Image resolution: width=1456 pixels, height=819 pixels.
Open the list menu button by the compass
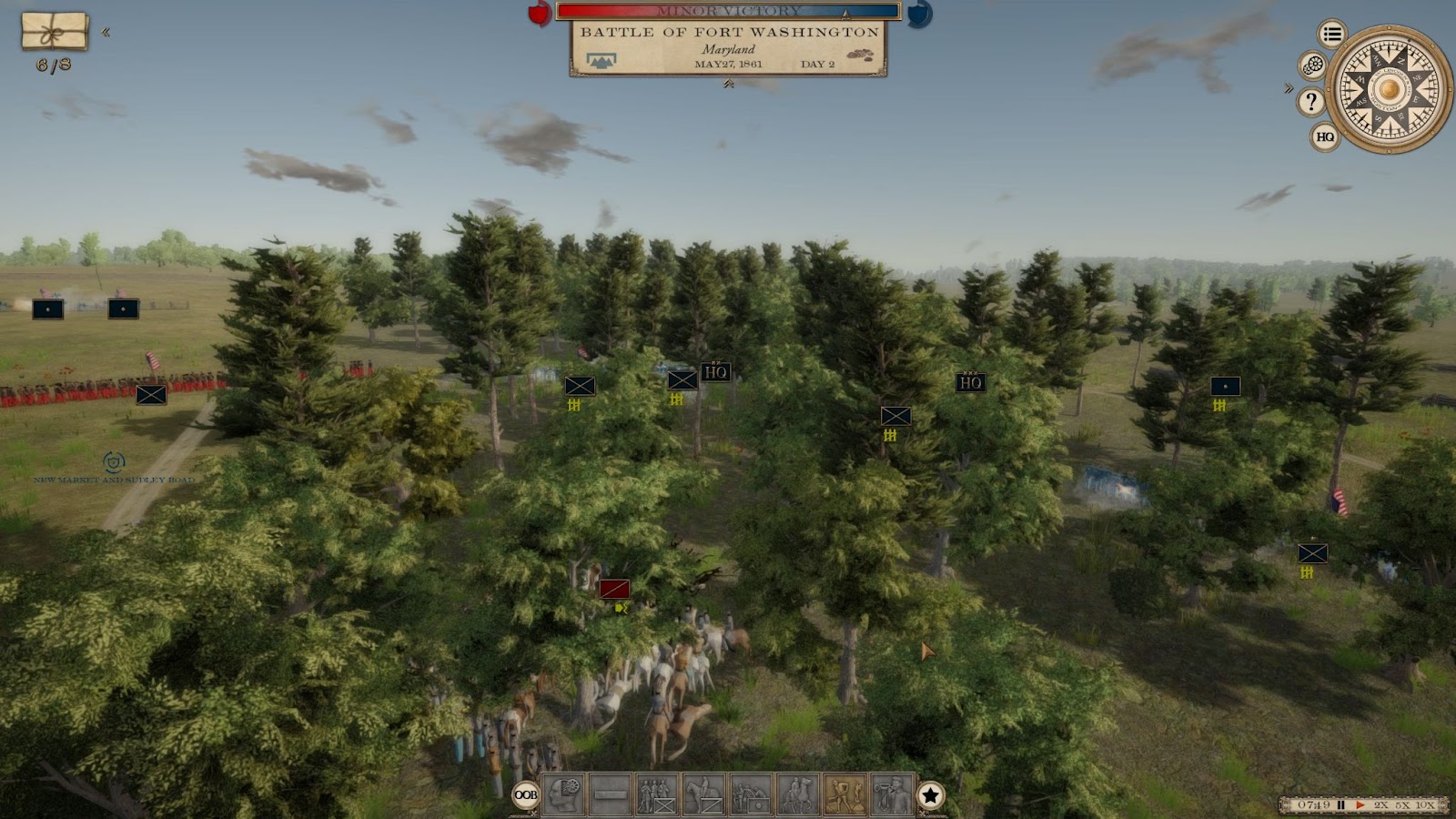(1332, 35)
